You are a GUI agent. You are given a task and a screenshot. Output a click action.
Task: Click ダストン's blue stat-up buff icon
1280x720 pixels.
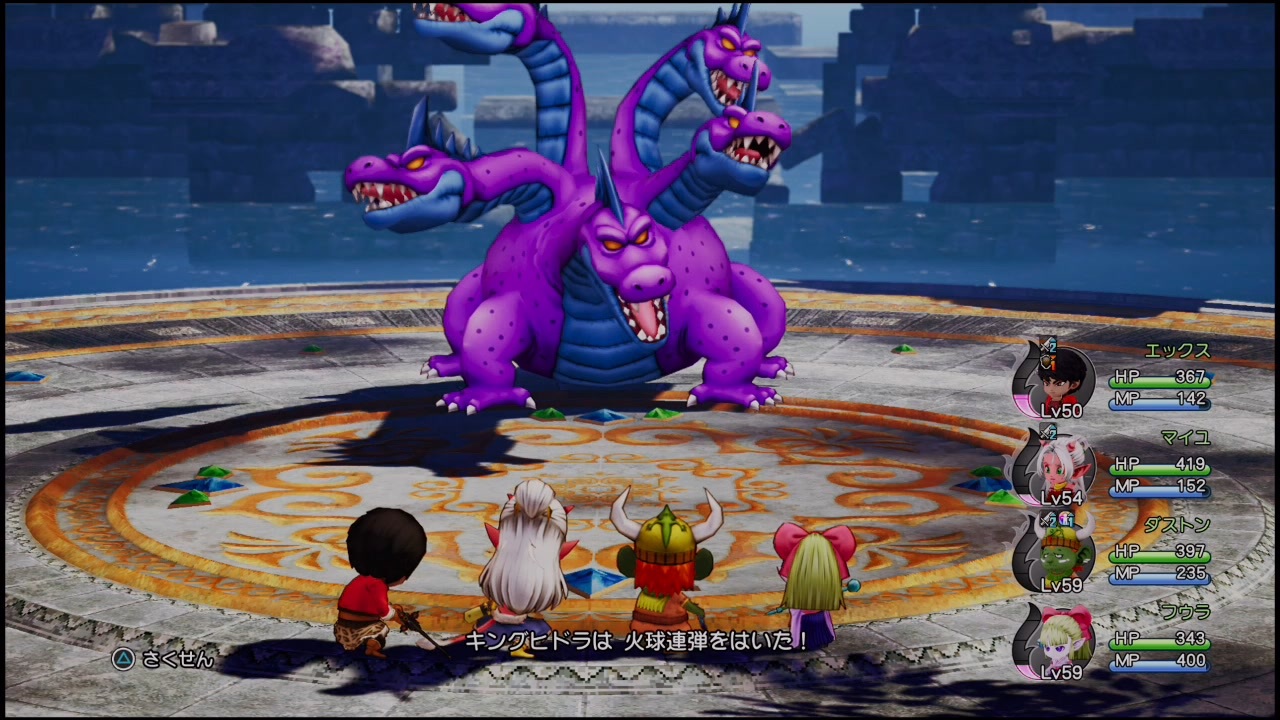point(1065,519)
